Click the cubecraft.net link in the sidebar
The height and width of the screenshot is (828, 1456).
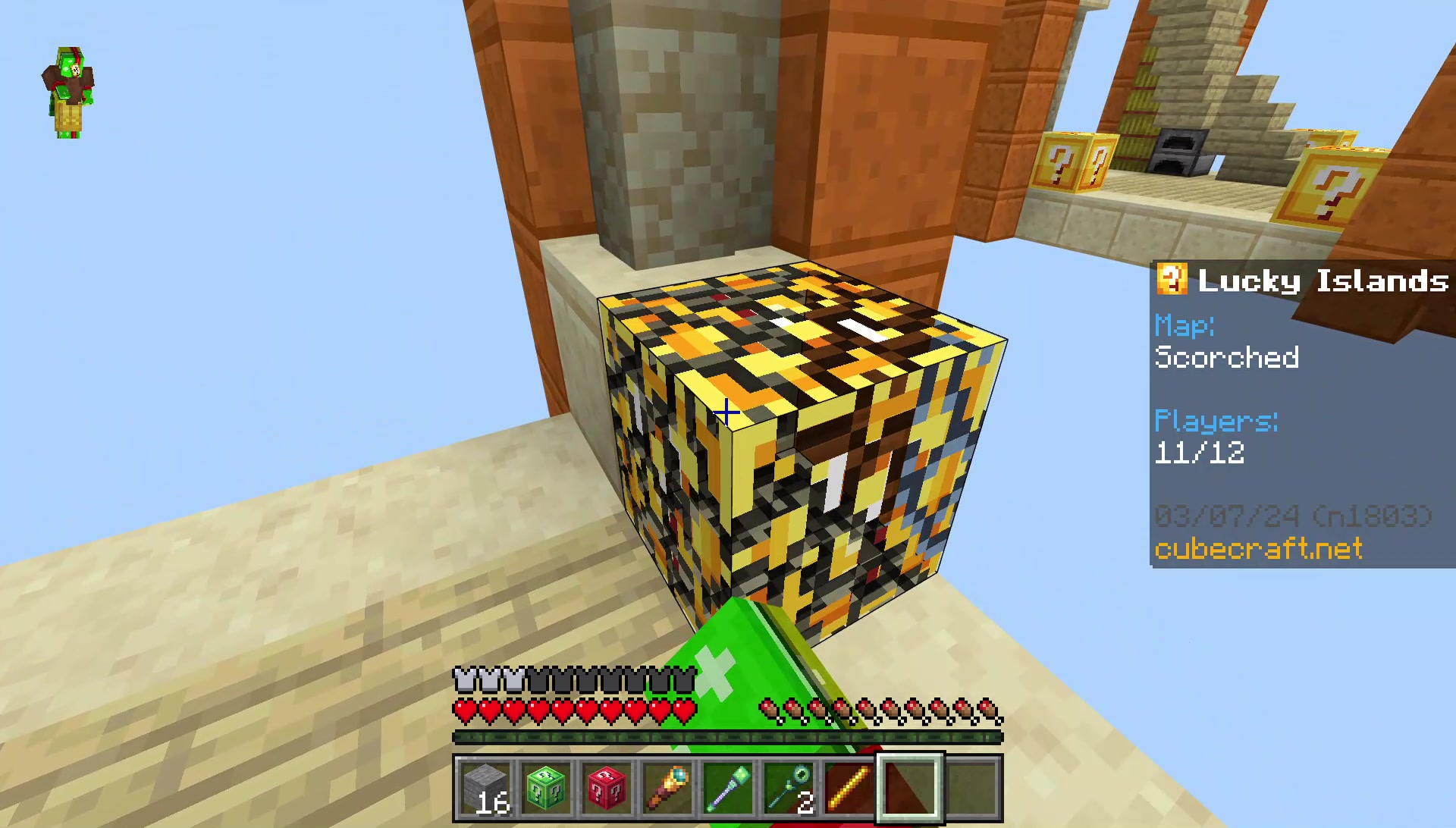pos(1259,548)
